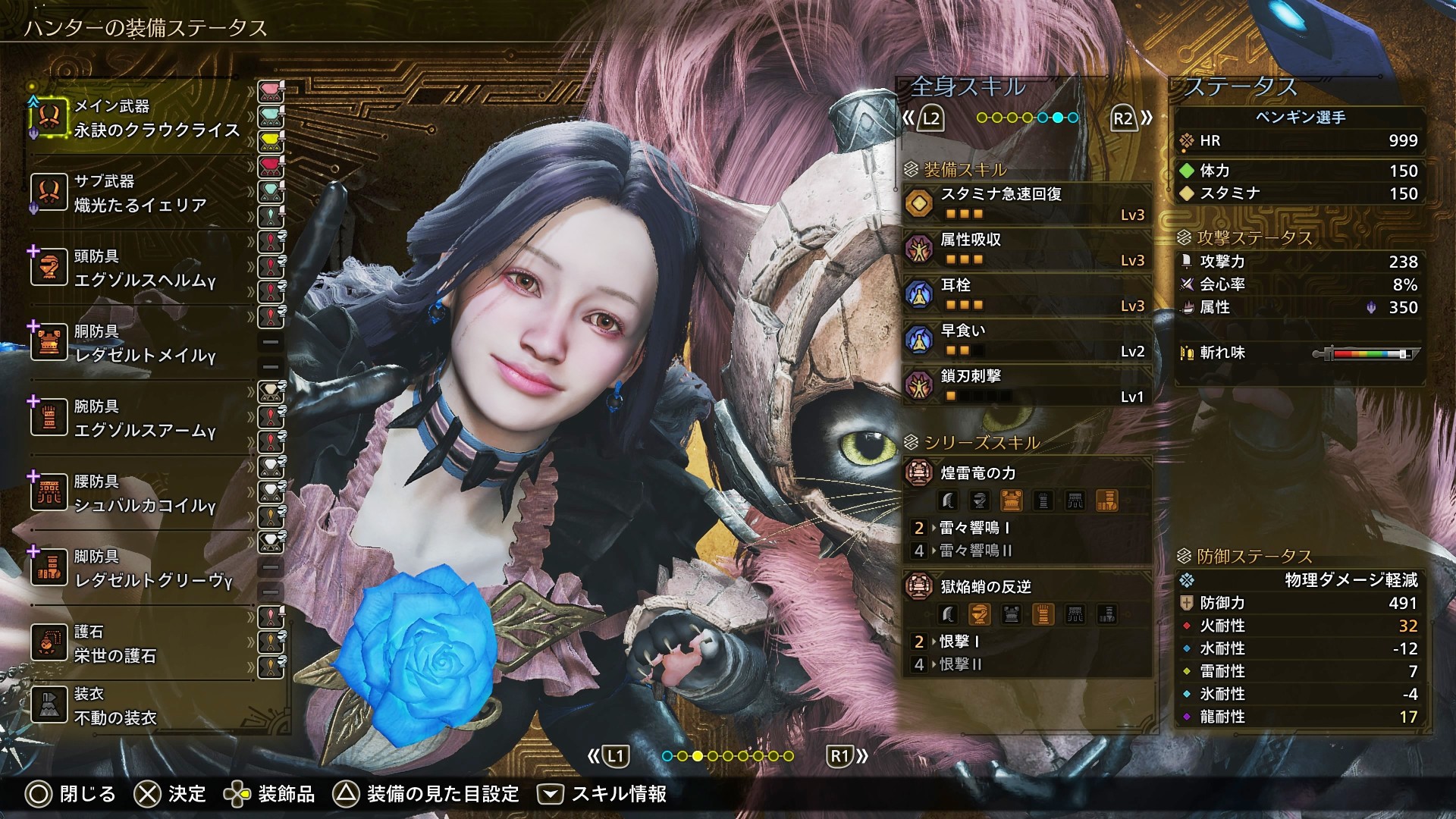1456x819 pixels.
Task: Select main weapon 永訣のクラウクライス
Action: click(x=144, y=119)
